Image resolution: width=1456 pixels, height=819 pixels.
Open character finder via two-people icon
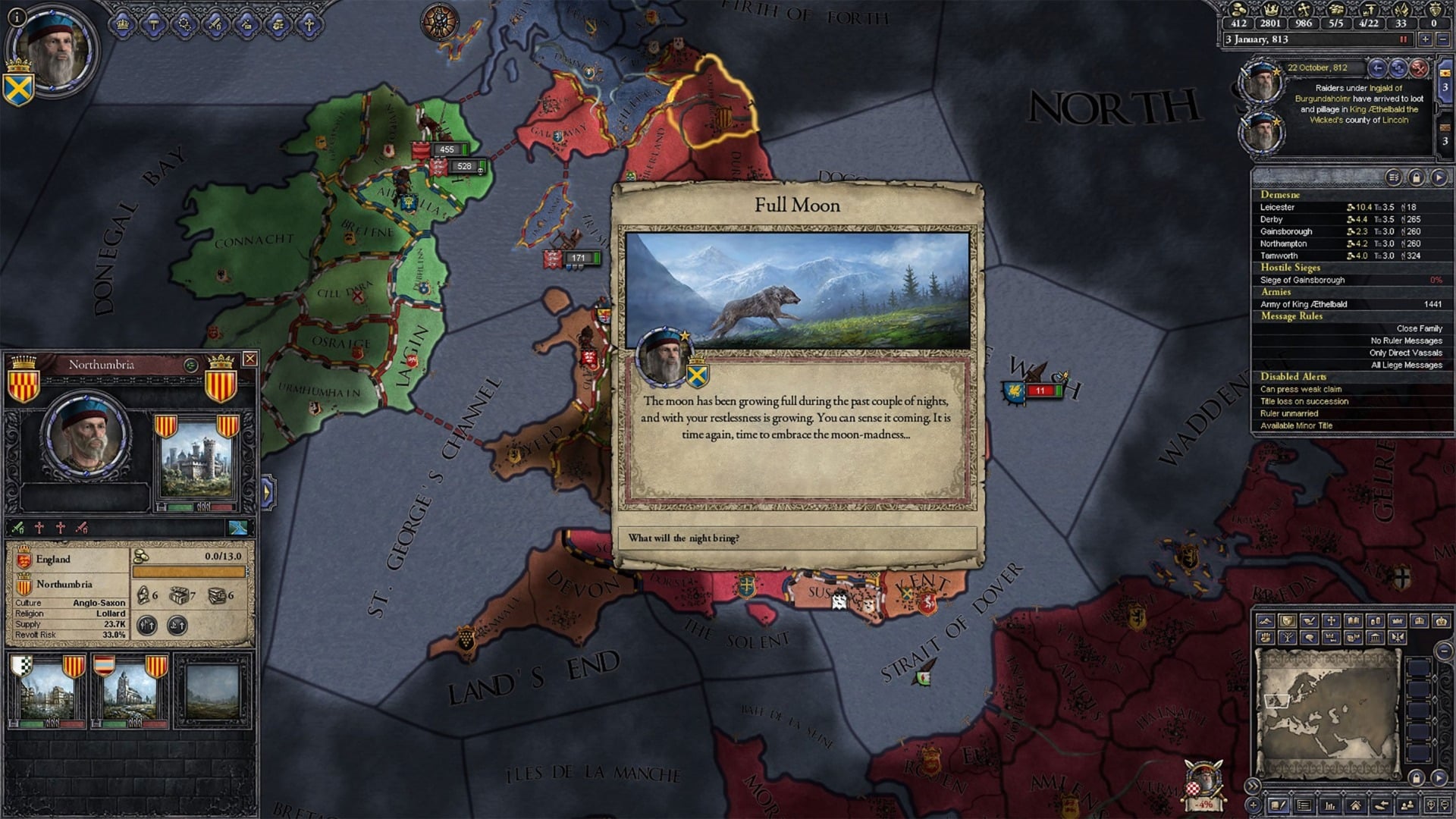[x=1407, y=806]
